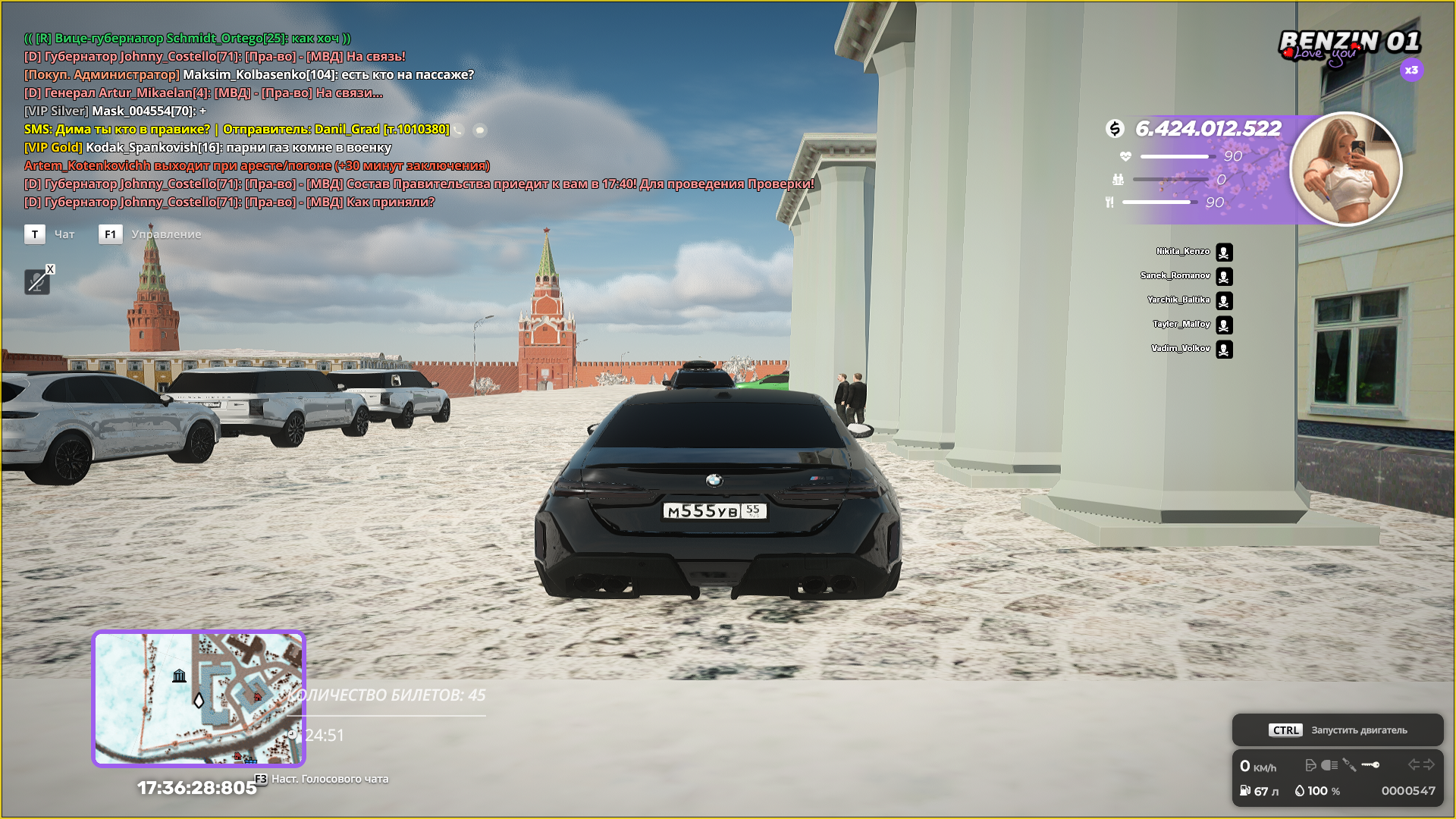Call the SMS sender via phone icon
The width and height of the screenshot is (1456, 819).
click(x=460, y=130)
